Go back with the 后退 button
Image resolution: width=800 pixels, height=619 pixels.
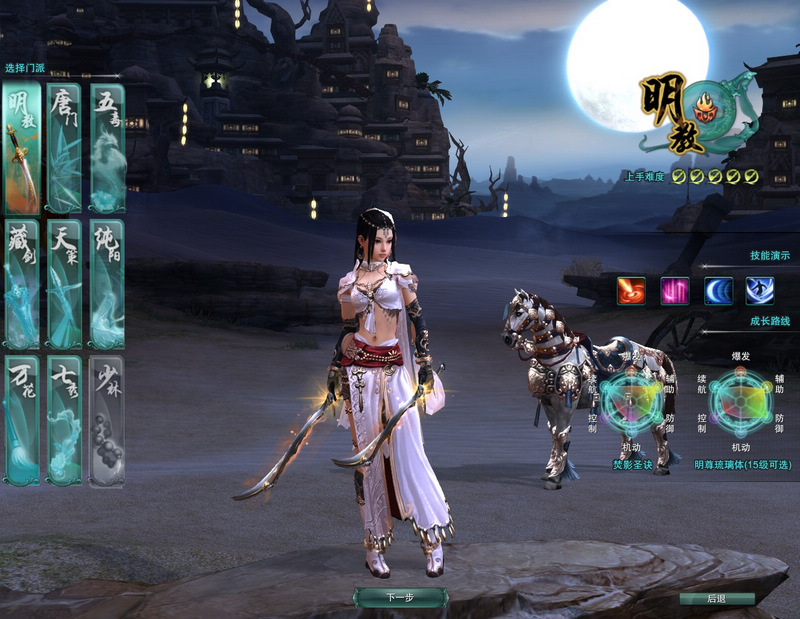[x=716, y=599]
